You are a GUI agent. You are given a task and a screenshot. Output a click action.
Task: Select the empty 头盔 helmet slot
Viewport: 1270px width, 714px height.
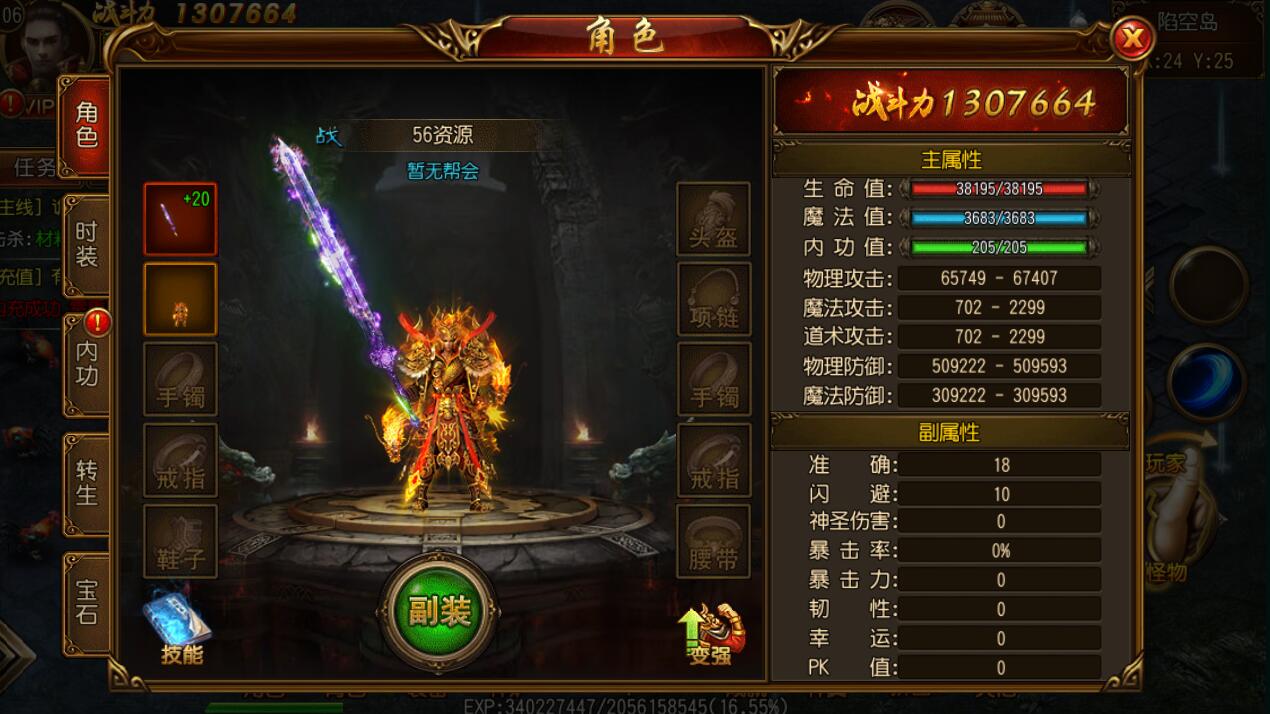tap(714, 219)
